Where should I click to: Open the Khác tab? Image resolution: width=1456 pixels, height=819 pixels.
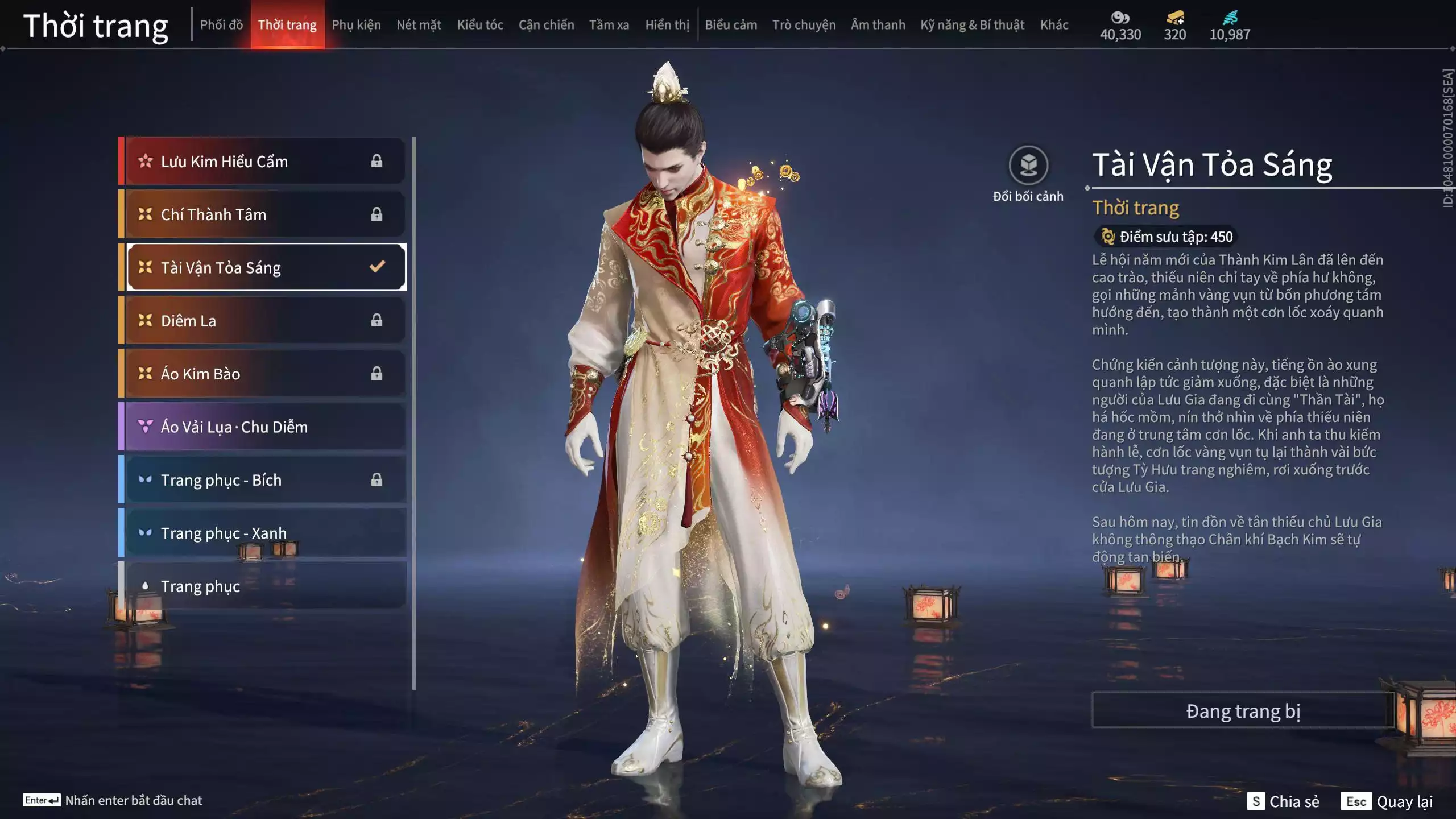pos(1054,25)
